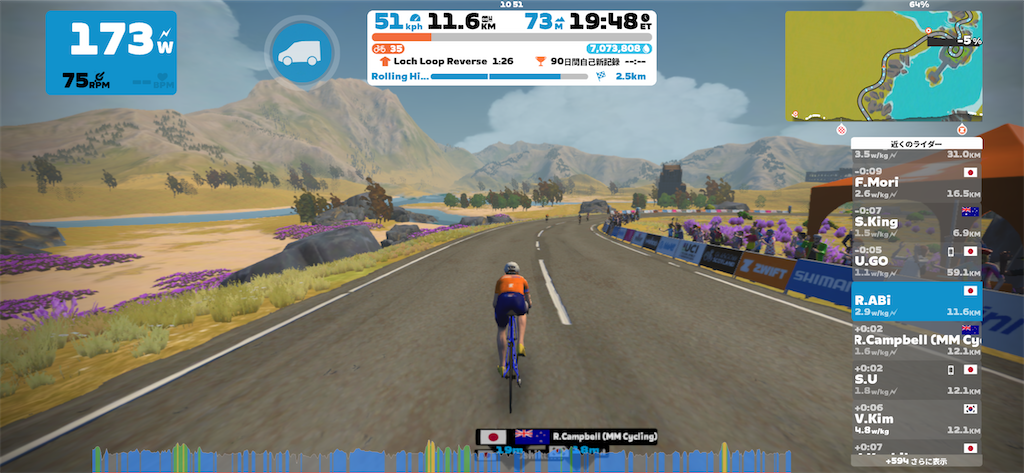Image resolution: width=1024 pixels, height=473 pixels.
Task: Click the orange level 35 badge
Action: click(389, 47)
